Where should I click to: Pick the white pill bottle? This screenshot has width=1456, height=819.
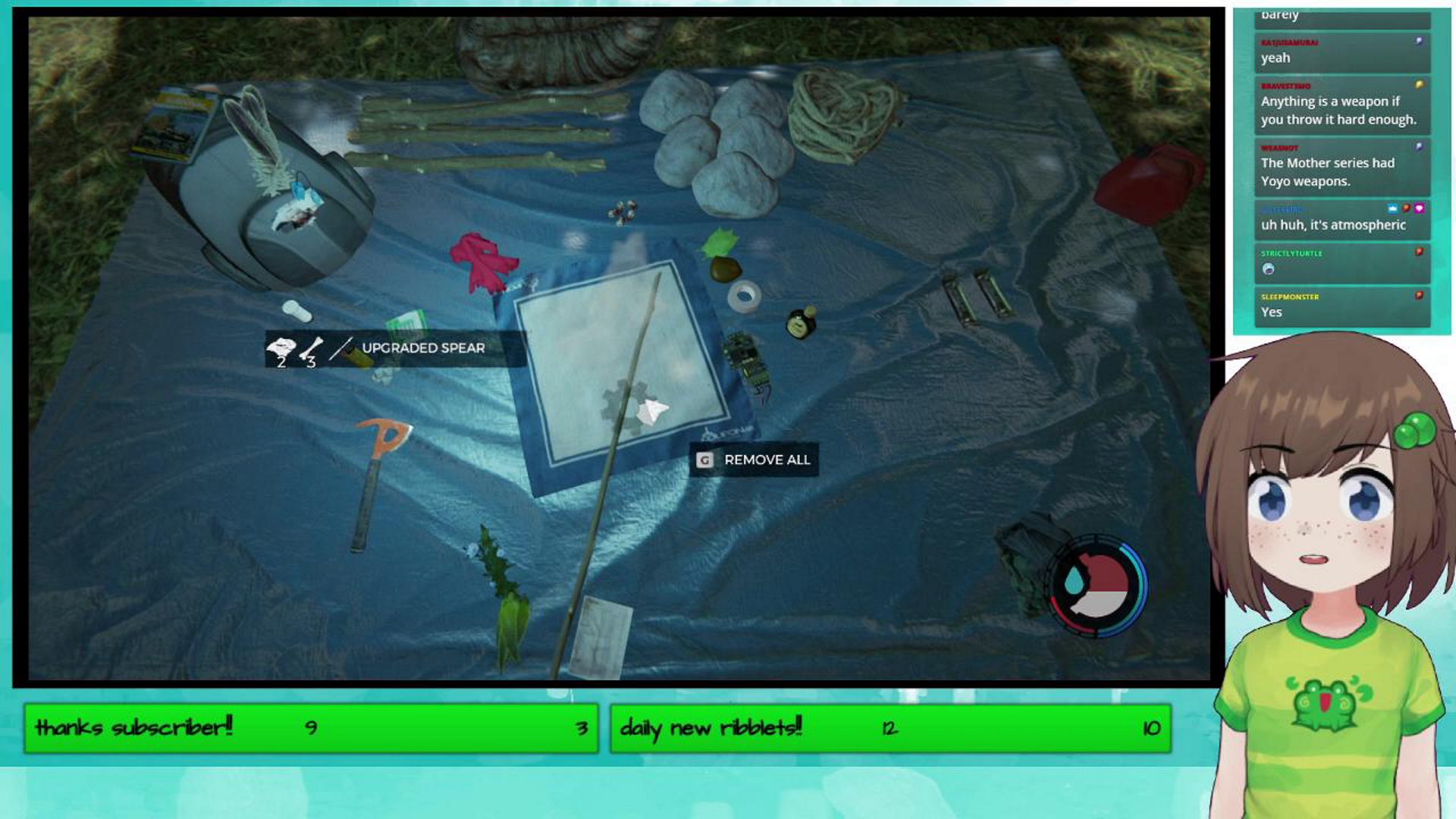coord(297,310)
